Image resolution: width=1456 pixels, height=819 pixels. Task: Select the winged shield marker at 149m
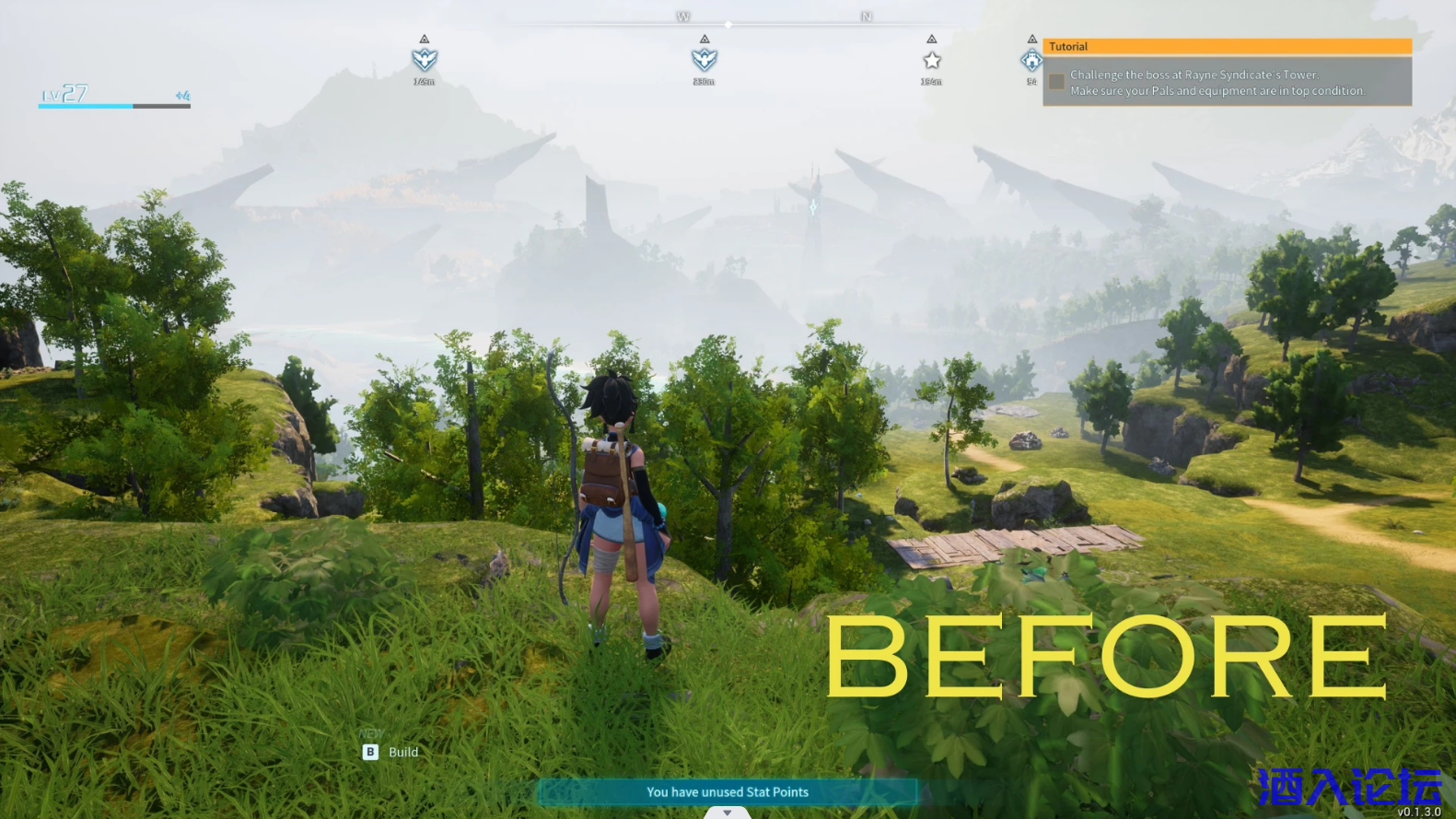pyautogui.click(x=424, y=60)
